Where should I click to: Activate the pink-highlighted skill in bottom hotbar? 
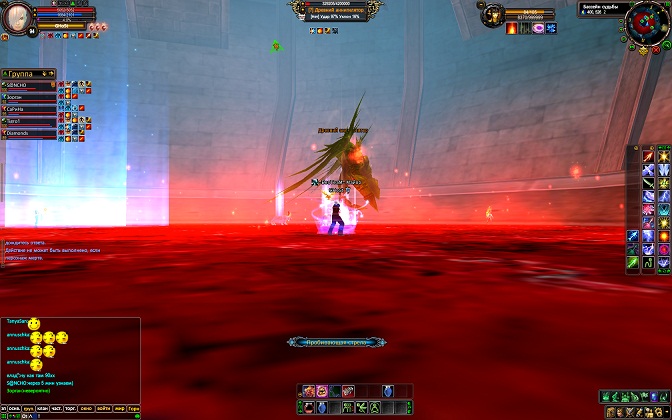pyautogui.click(x=322, y=391)
